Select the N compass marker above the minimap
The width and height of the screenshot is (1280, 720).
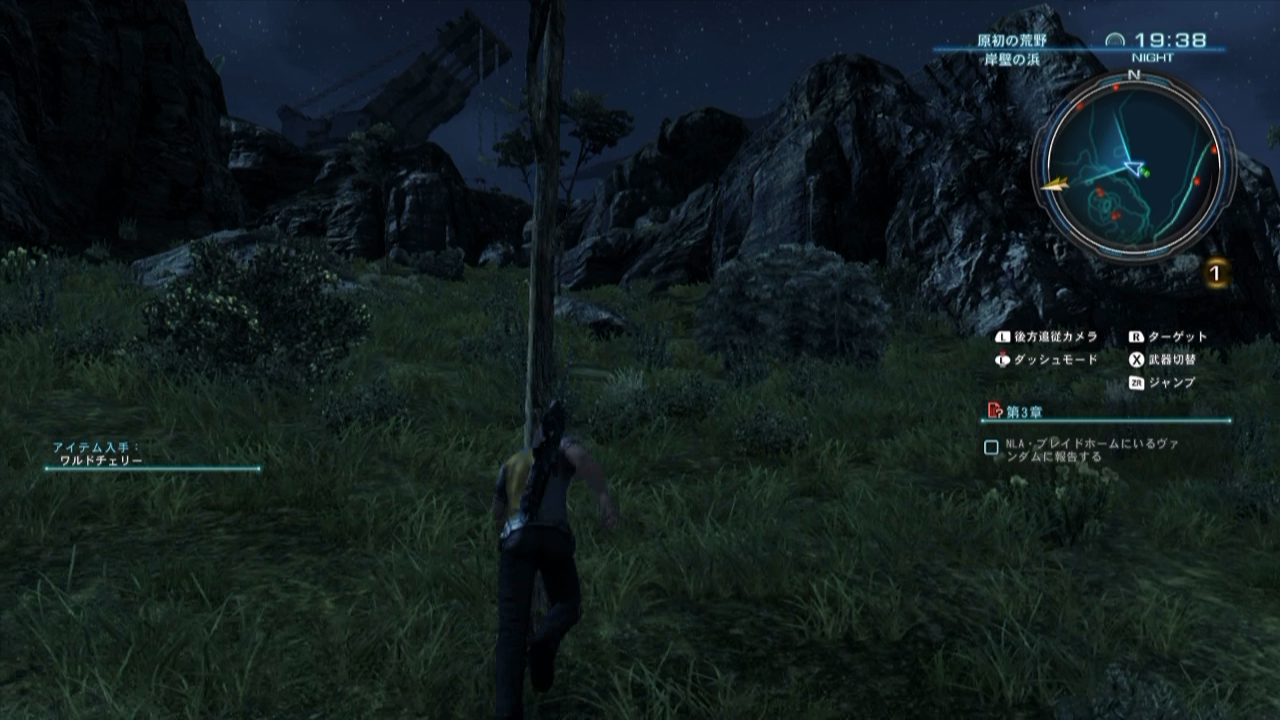coord(1132,75)
